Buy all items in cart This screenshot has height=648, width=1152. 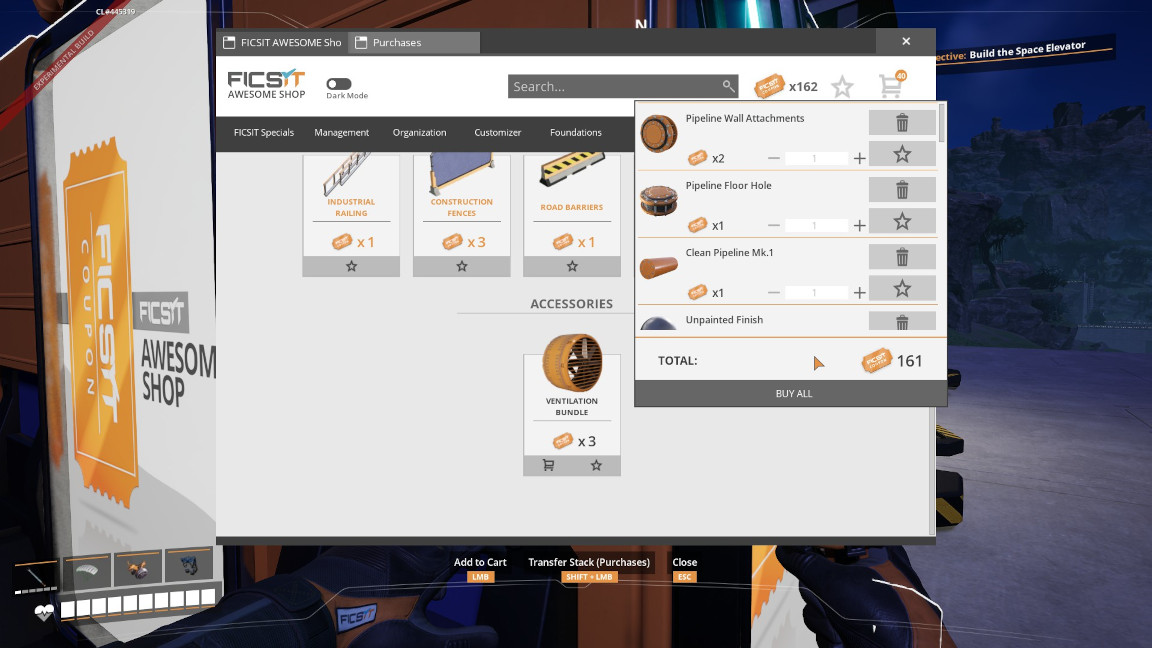[x=794, y=393]
